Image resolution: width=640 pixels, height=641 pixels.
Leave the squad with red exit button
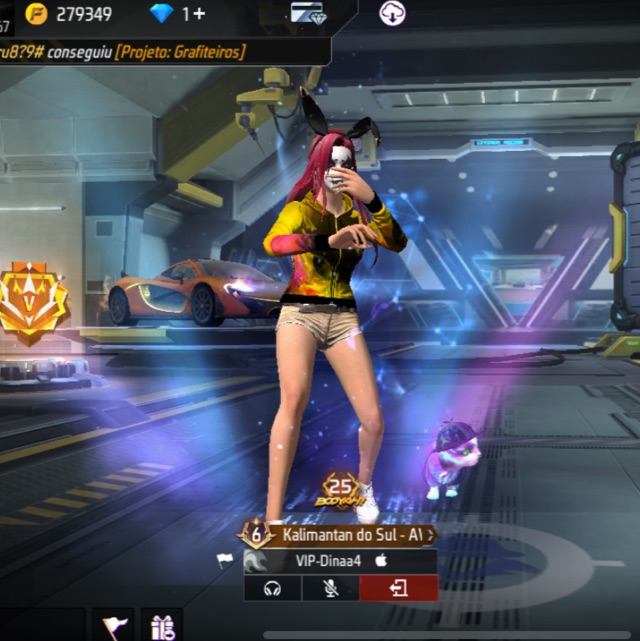[398, 588]
